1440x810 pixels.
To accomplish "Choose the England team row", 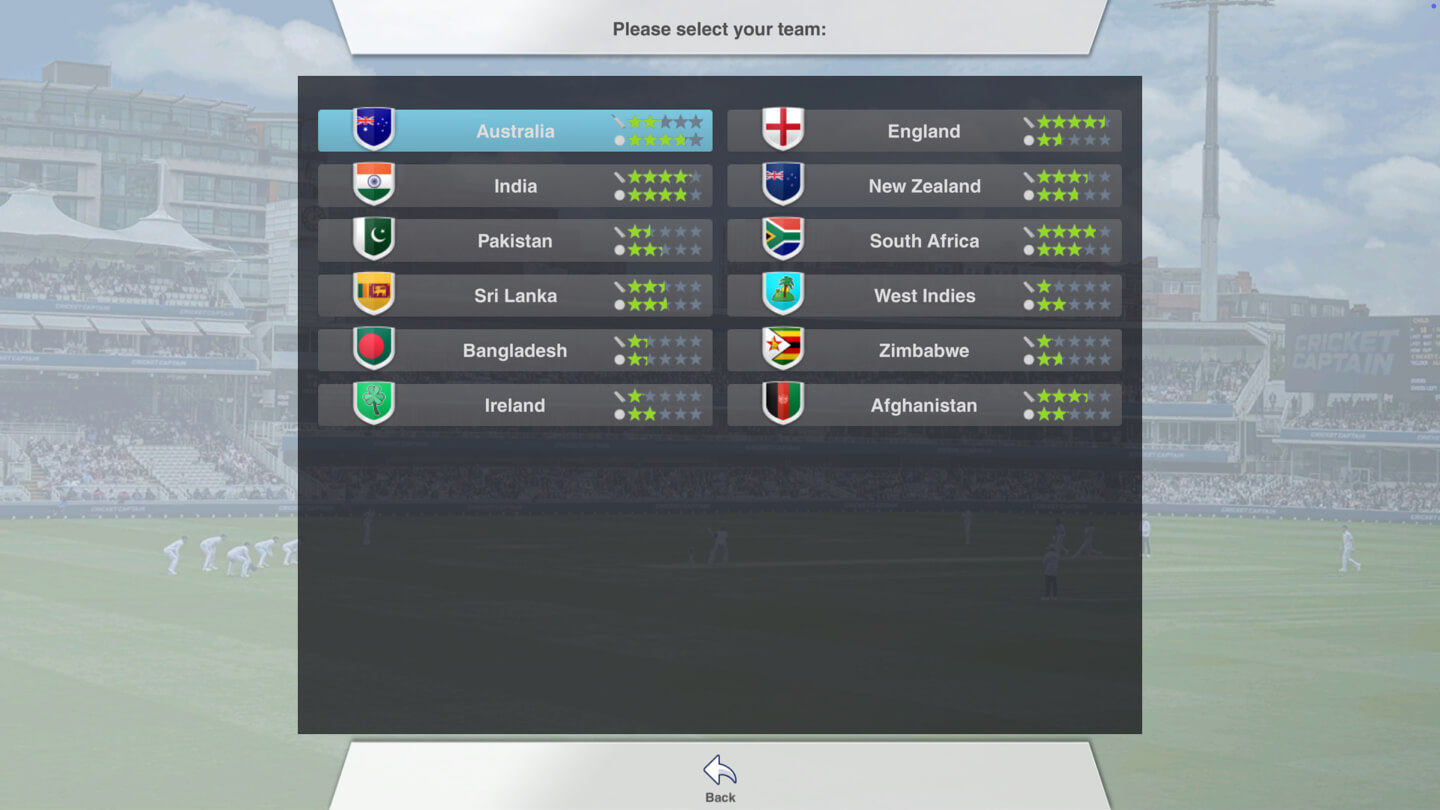I will point(923,131).
